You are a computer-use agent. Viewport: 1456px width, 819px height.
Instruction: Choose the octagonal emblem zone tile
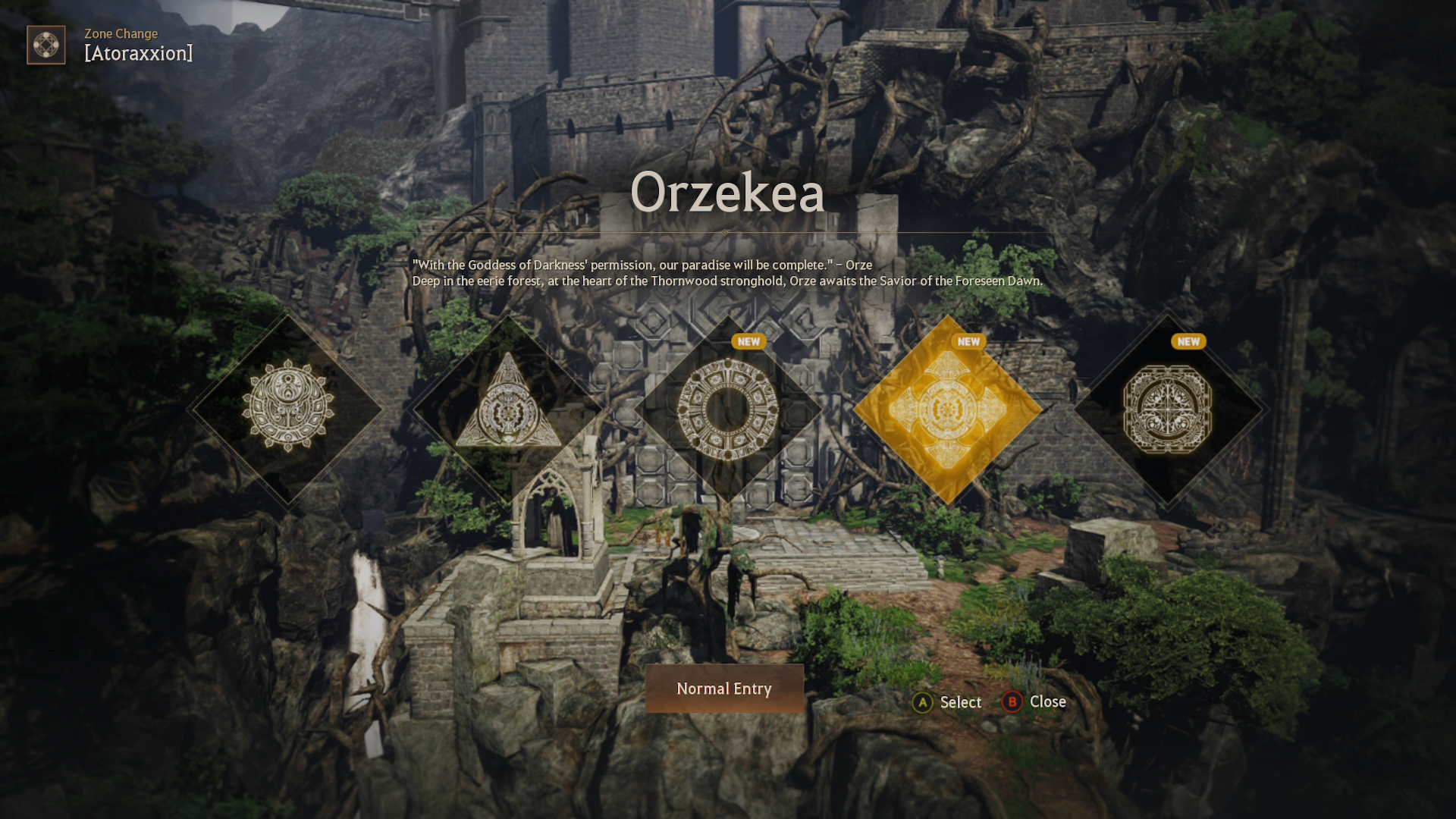pos(1167,409)
